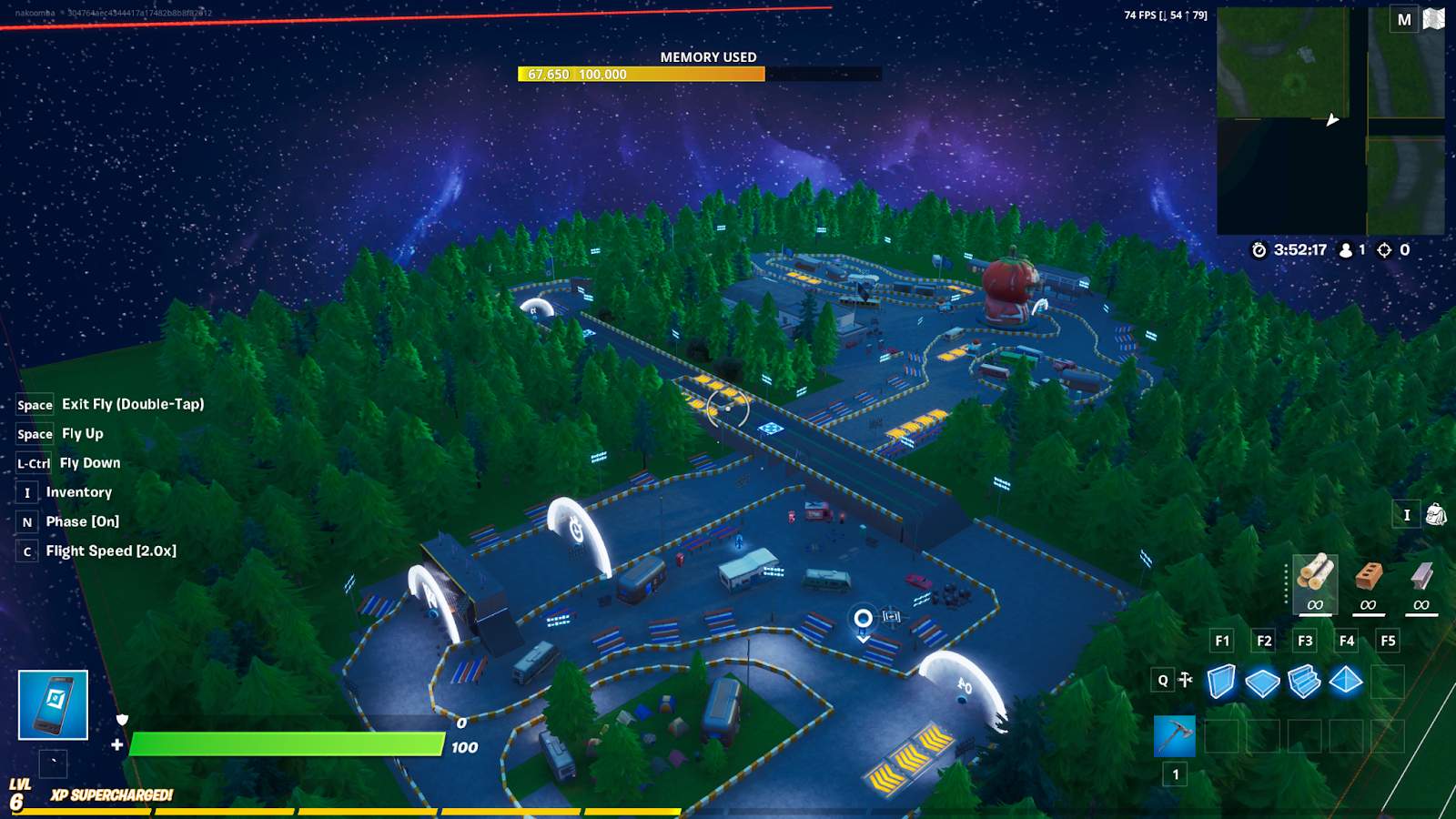Select the floor building piece
Image resolution: width=1456 pixels, height=819 pixels.
[1262, 682]
